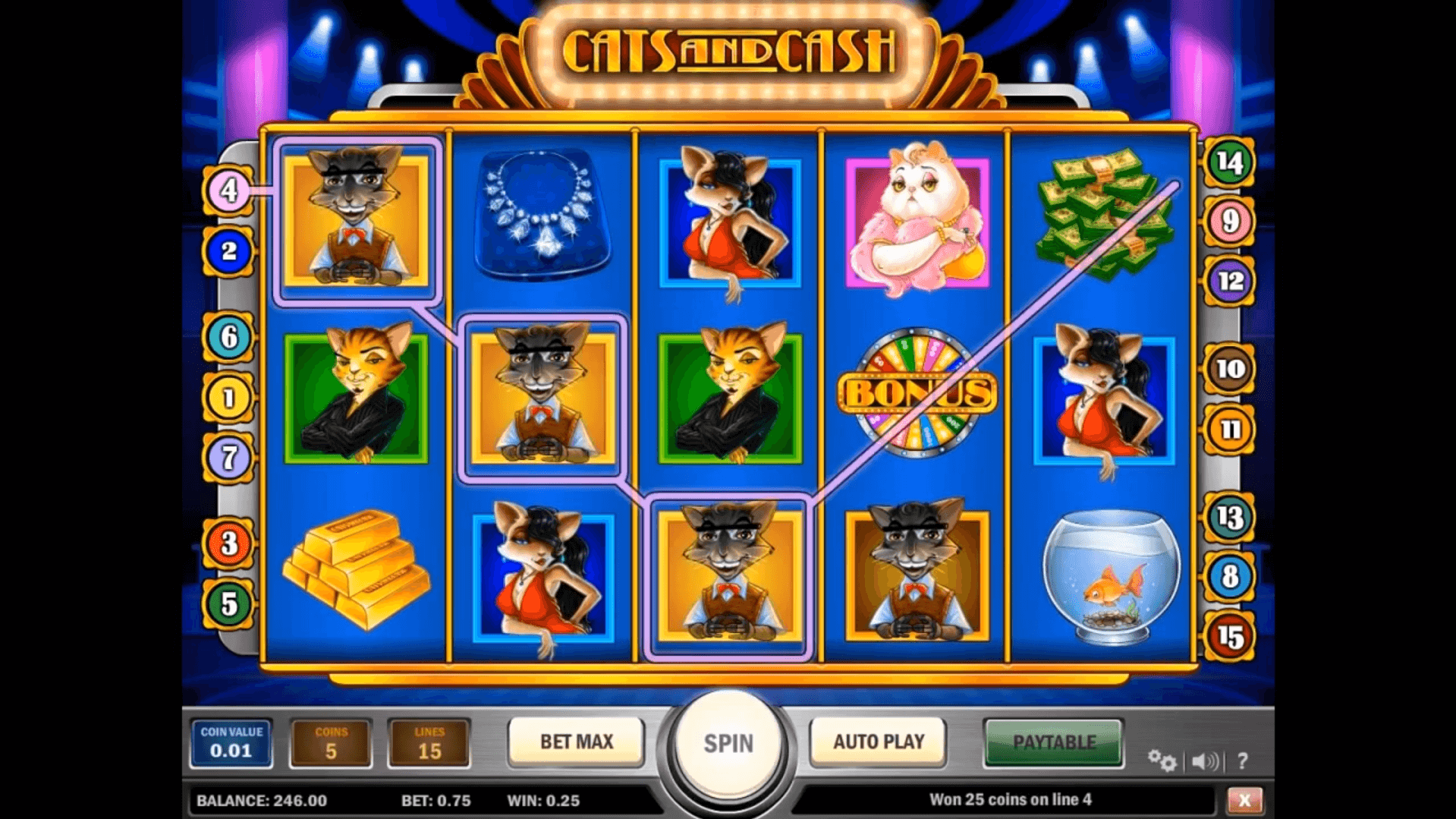The image size is (1456, 819).
Task: Start Auto Play mode
Action: point(878,742)
